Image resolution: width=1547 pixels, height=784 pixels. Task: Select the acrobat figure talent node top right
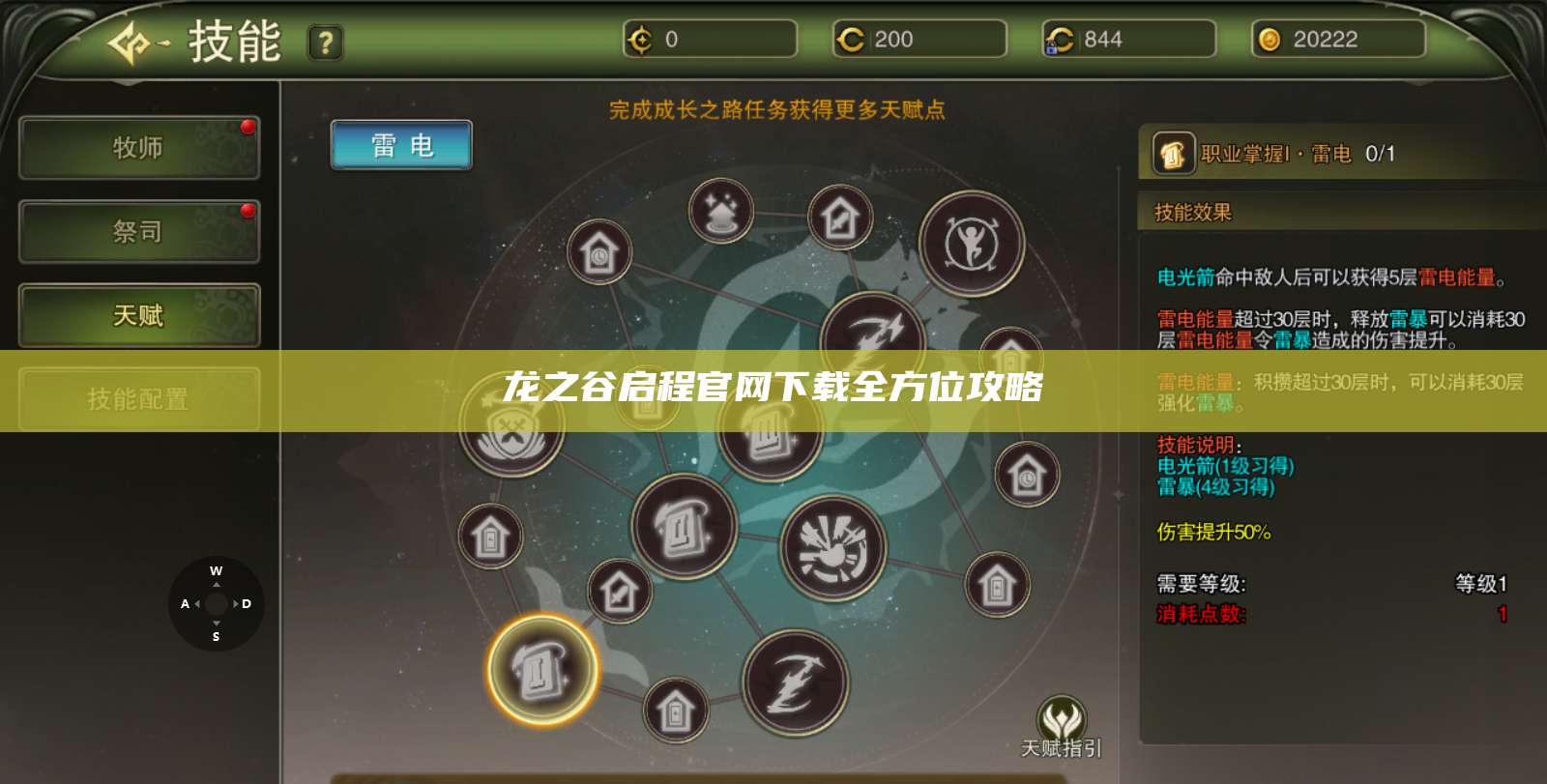[973, 245]
